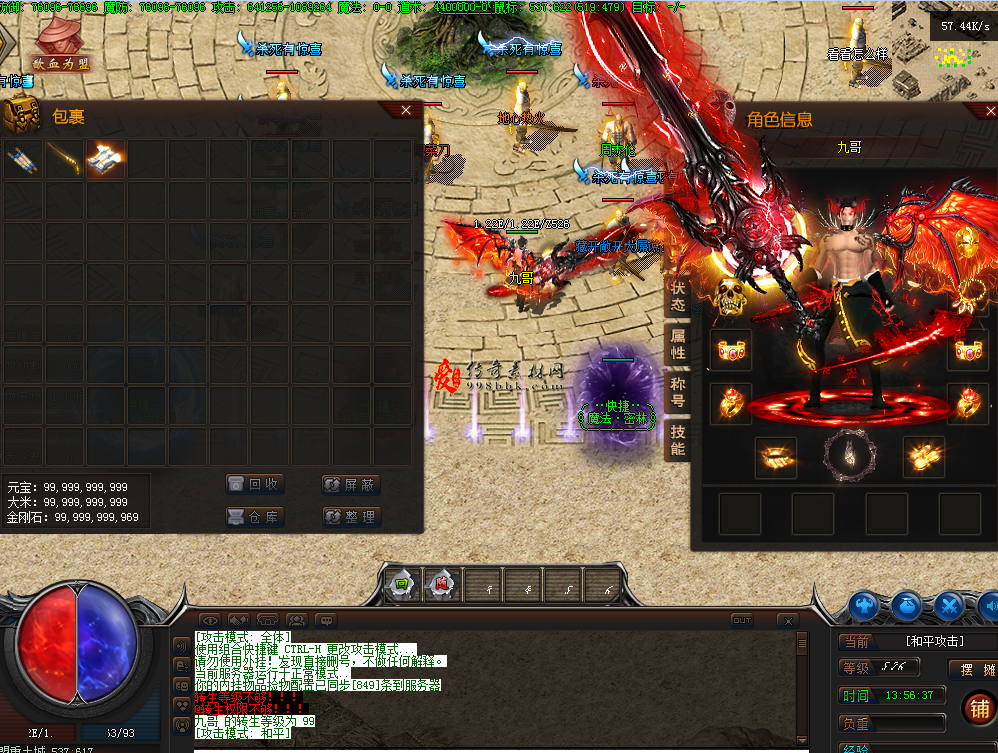Select the golden skull equipment slot

pos(732,298)
